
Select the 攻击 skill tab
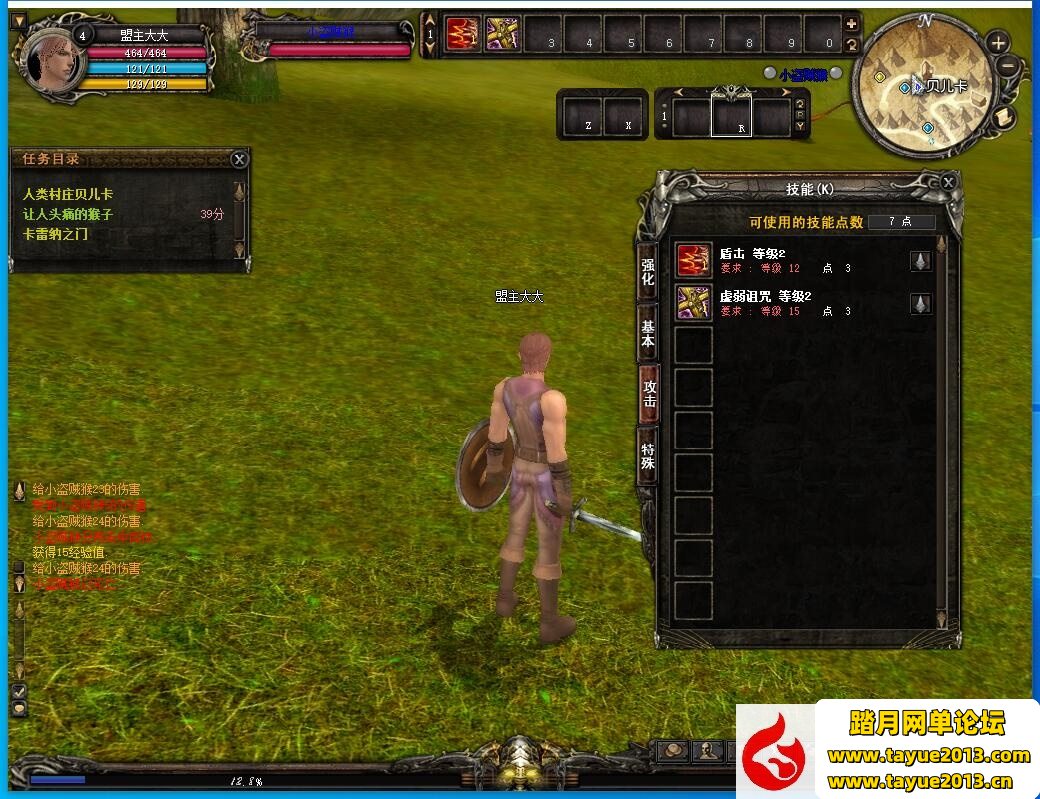(x=649, y=393)
